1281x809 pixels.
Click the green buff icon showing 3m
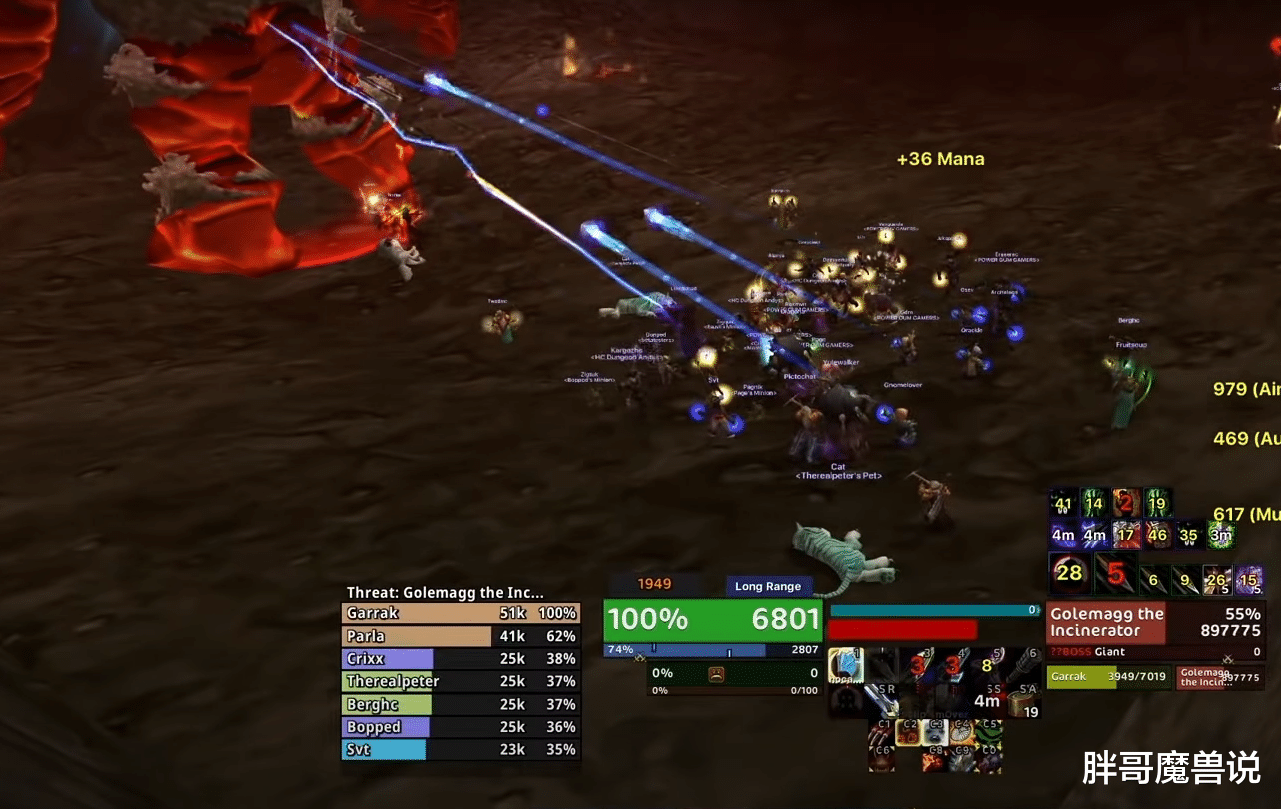(x=1220, y=535)
